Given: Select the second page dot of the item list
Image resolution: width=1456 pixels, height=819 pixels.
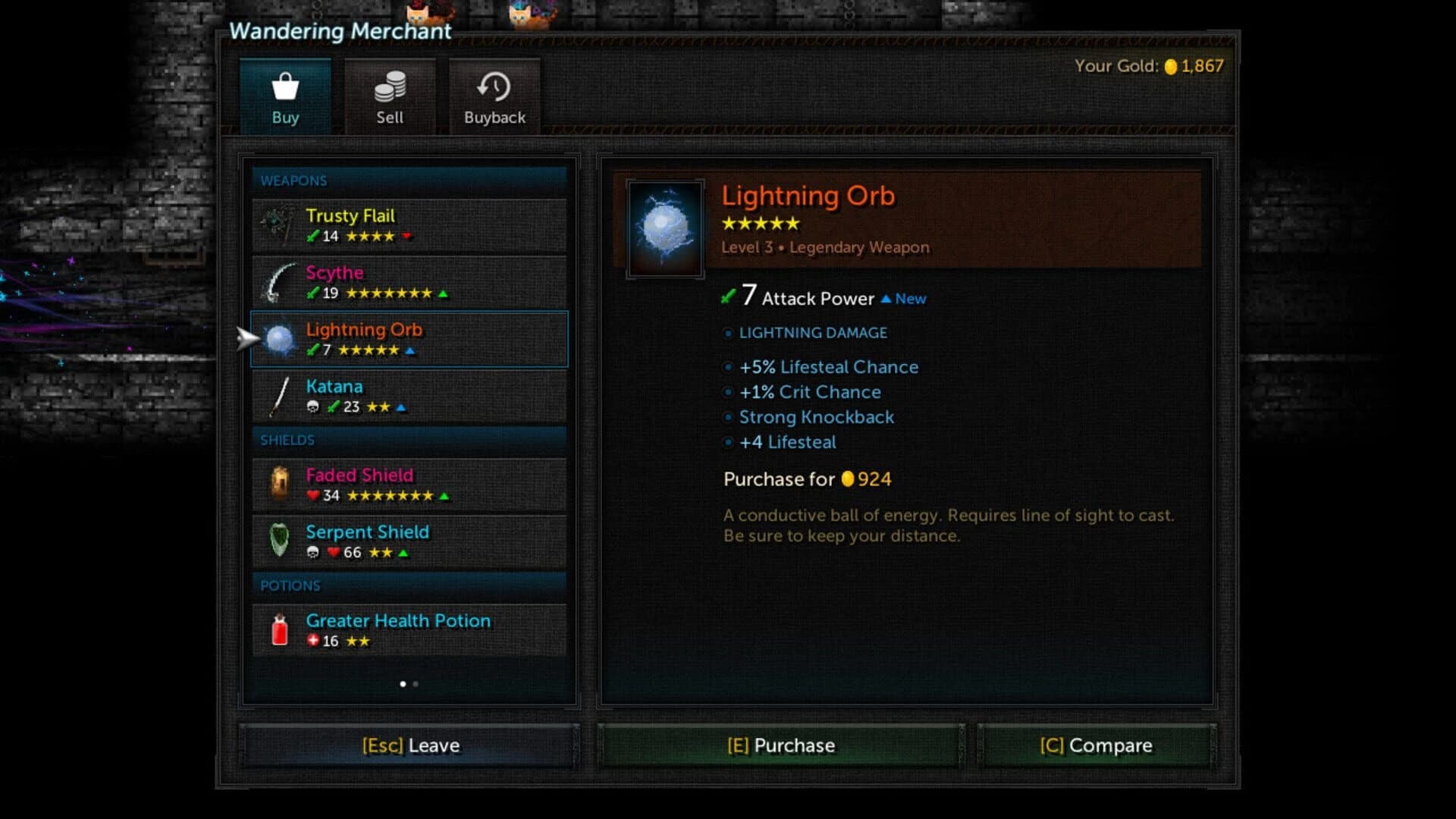Looking at the screenshot, I should pyautogui.click(x=416, y=684).
